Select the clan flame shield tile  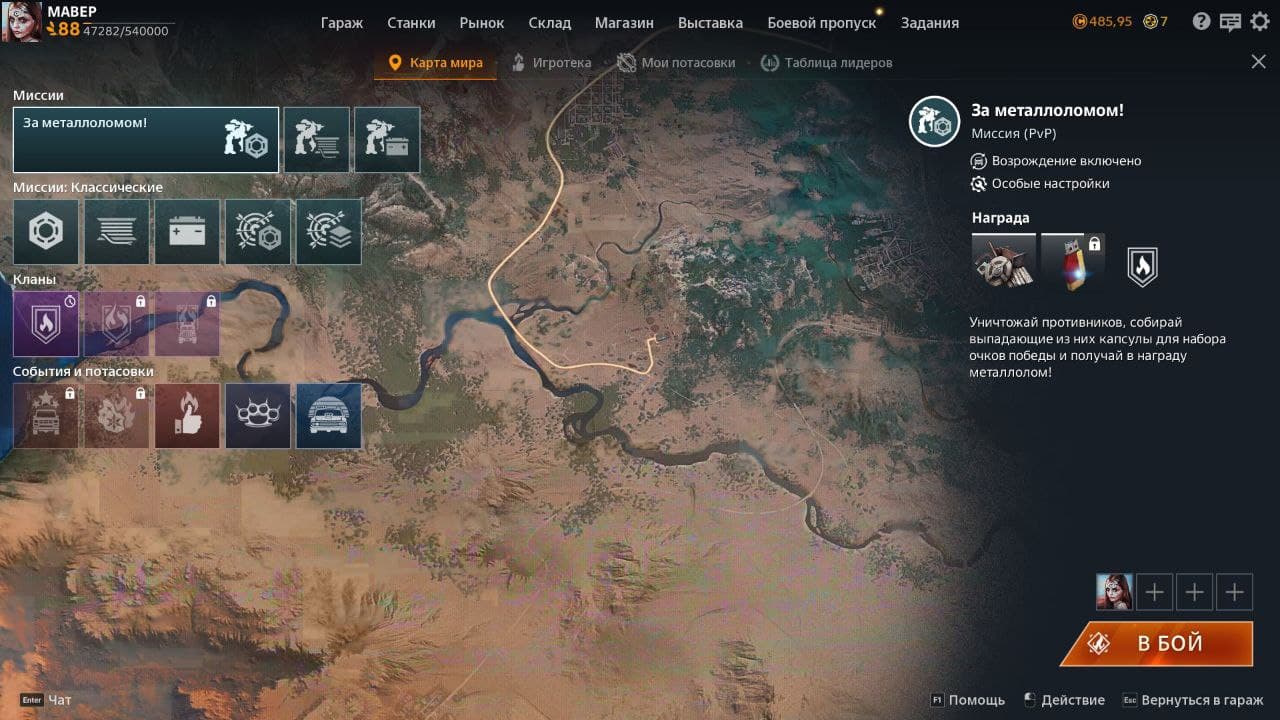[x=46, y=324]
